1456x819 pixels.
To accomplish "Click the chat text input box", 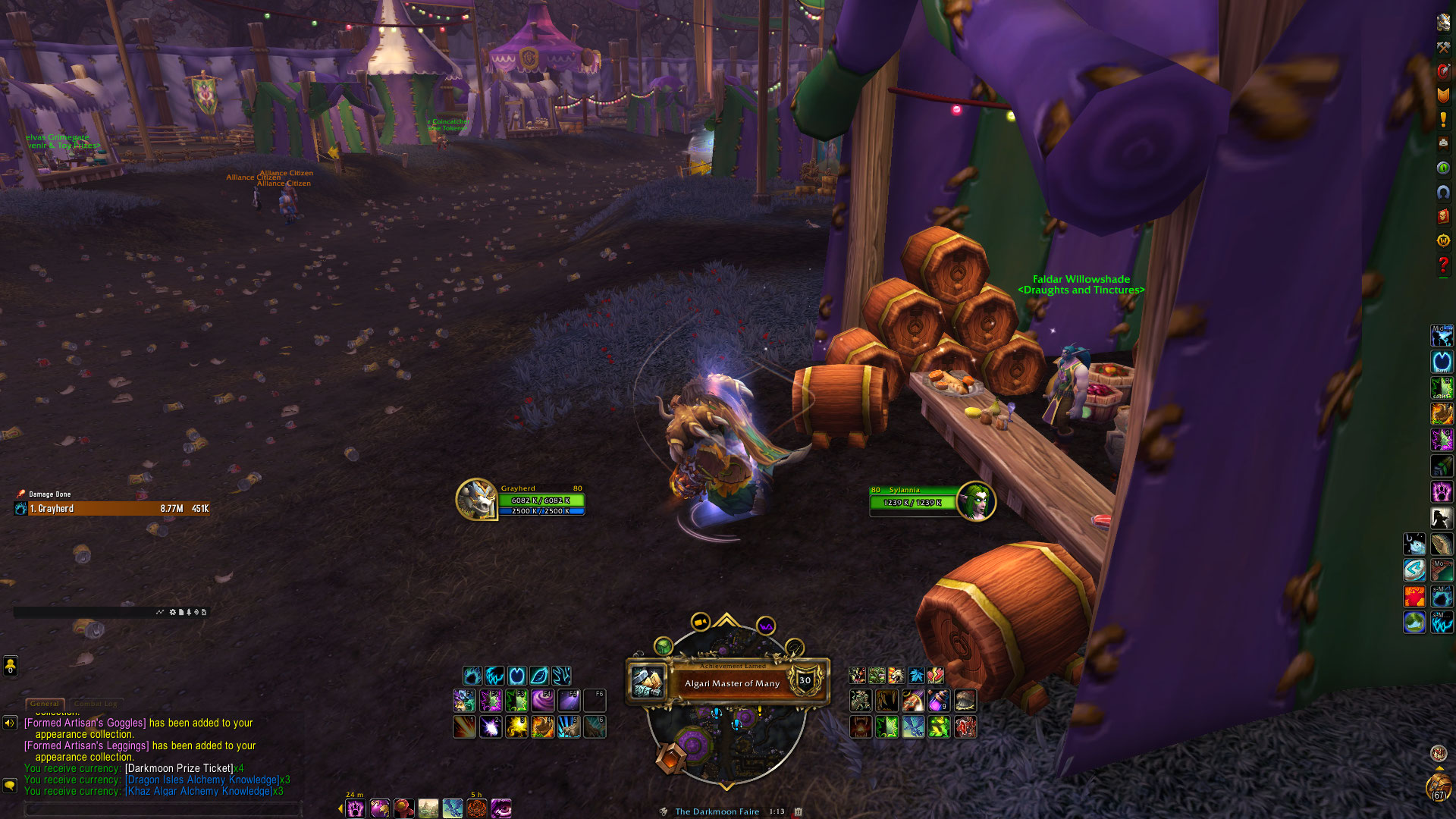I will click(x=163, y=809).
